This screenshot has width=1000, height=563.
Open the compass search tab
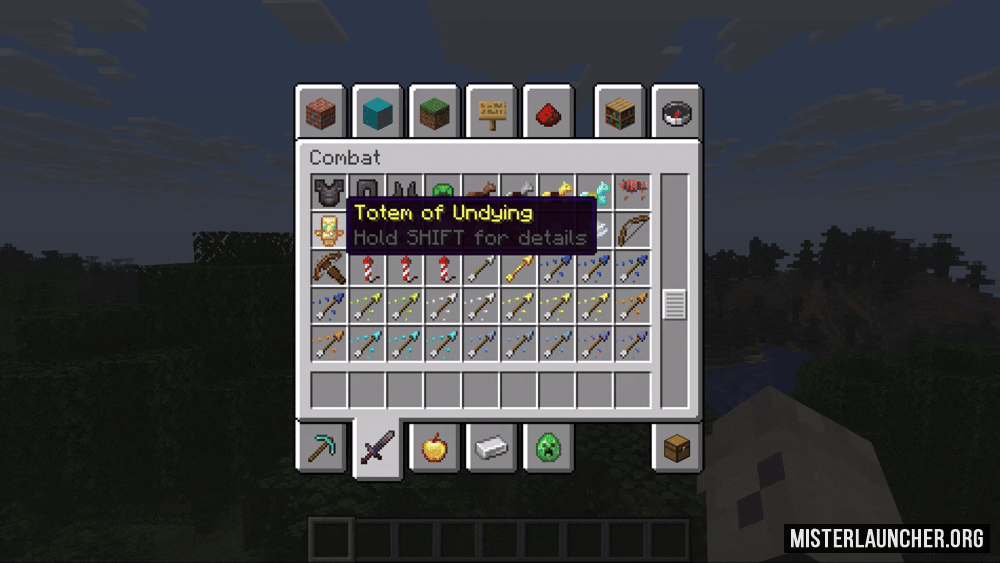tap(677, 113)
